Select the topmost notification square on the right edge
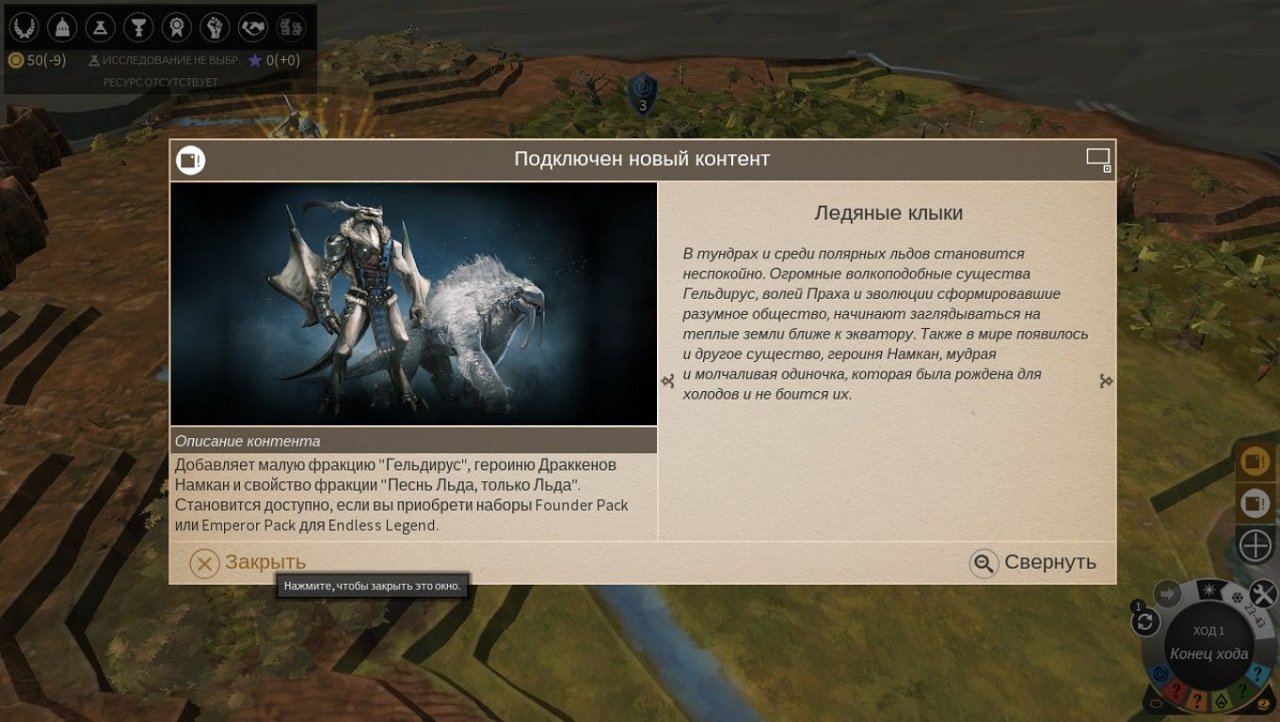Viewport: 1280px width, 722px height. point(1254,463)
